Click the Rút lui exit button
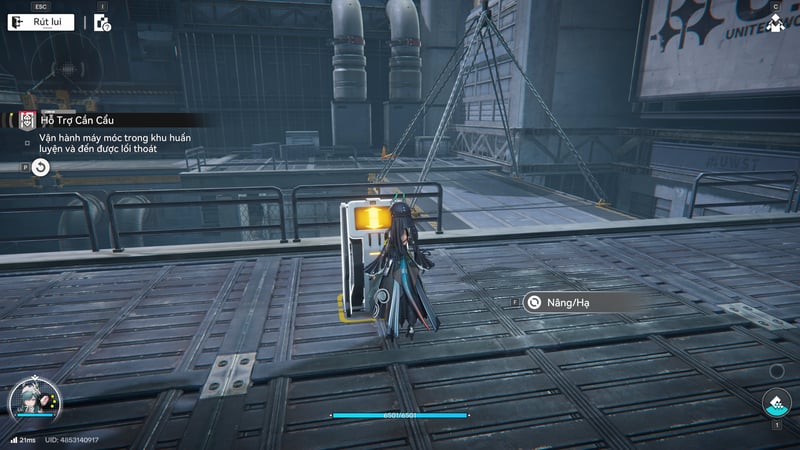 pyautogui.click(x=41, y=22)
